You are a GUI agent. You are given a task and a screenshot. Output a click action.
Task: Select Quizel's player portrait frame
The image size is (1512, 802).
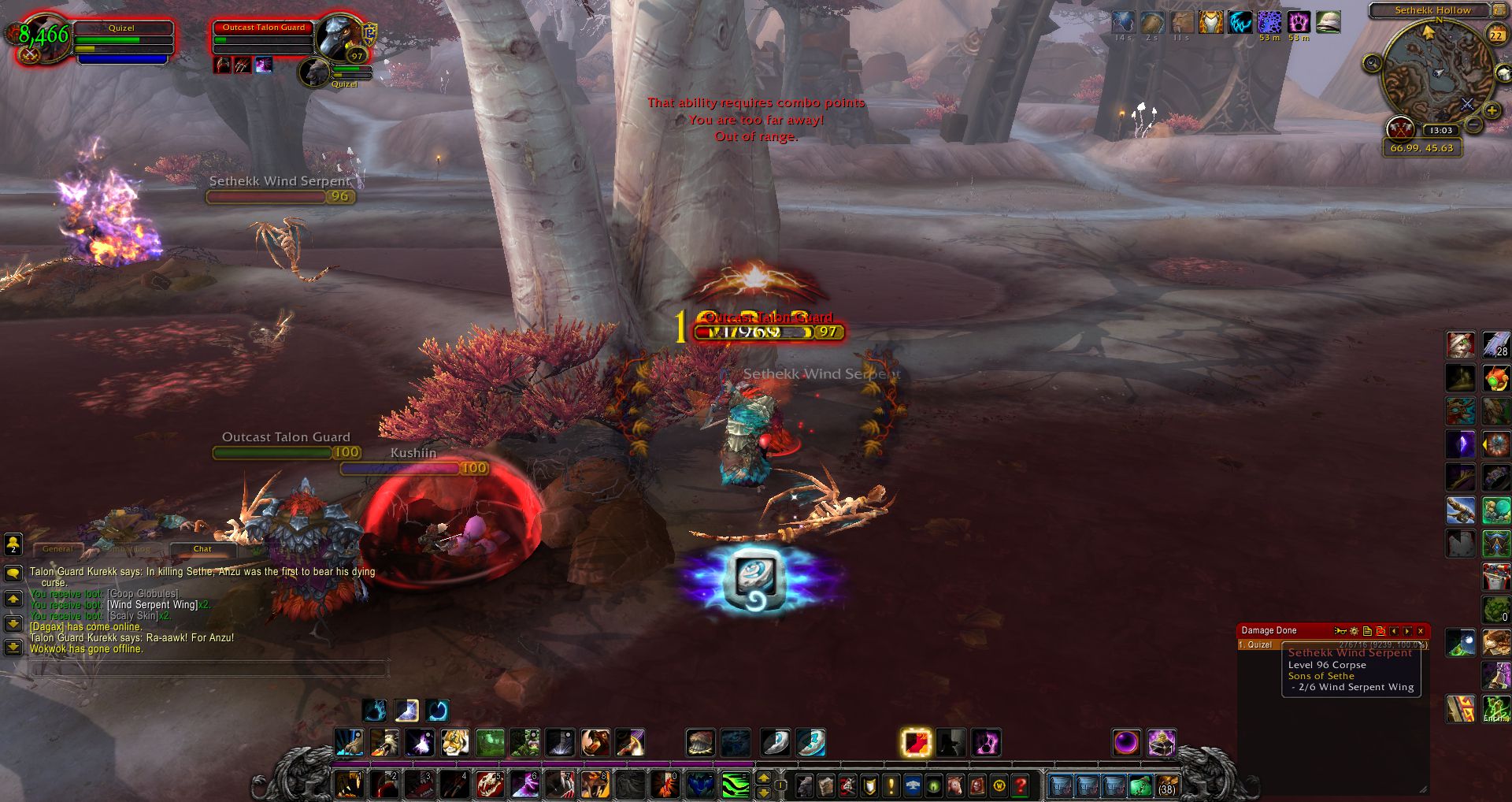pyautogui.click(x=44, y=39)
